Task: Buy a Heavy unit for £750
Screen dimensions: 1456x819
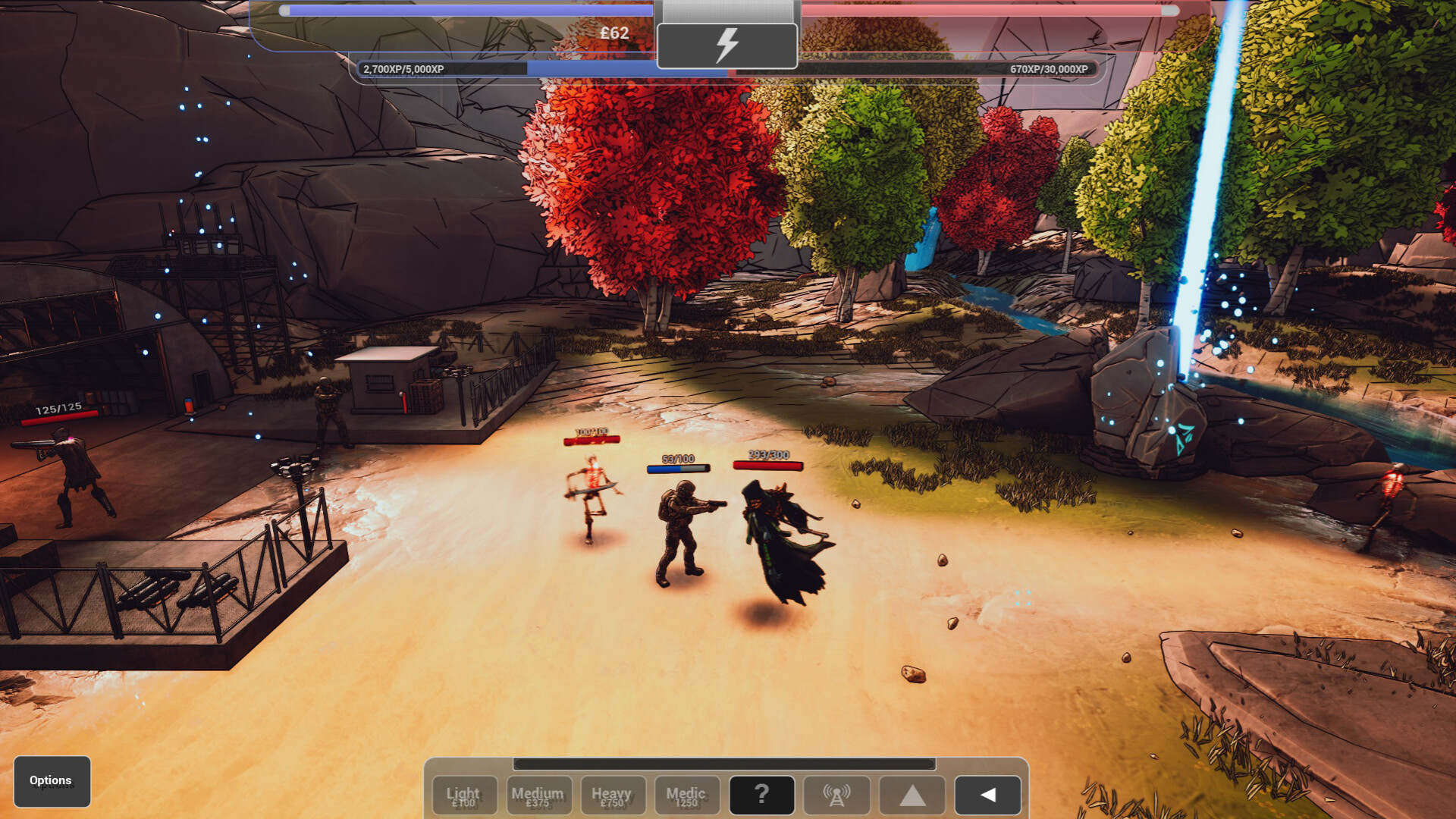Action: tap(613, 795)
